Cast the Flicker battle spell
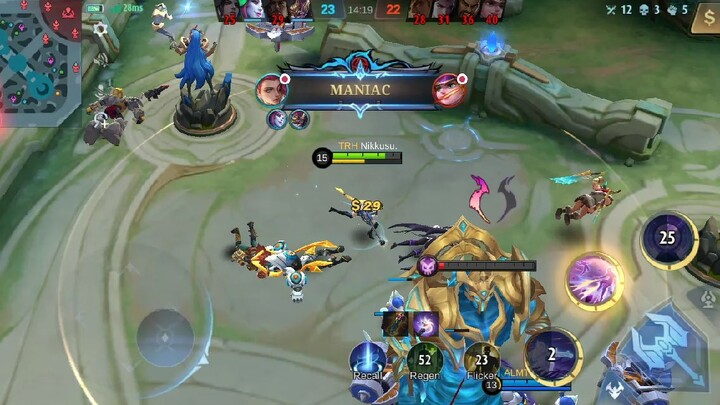The height and width of the screenshot is (405, 720). coord(481,360)
